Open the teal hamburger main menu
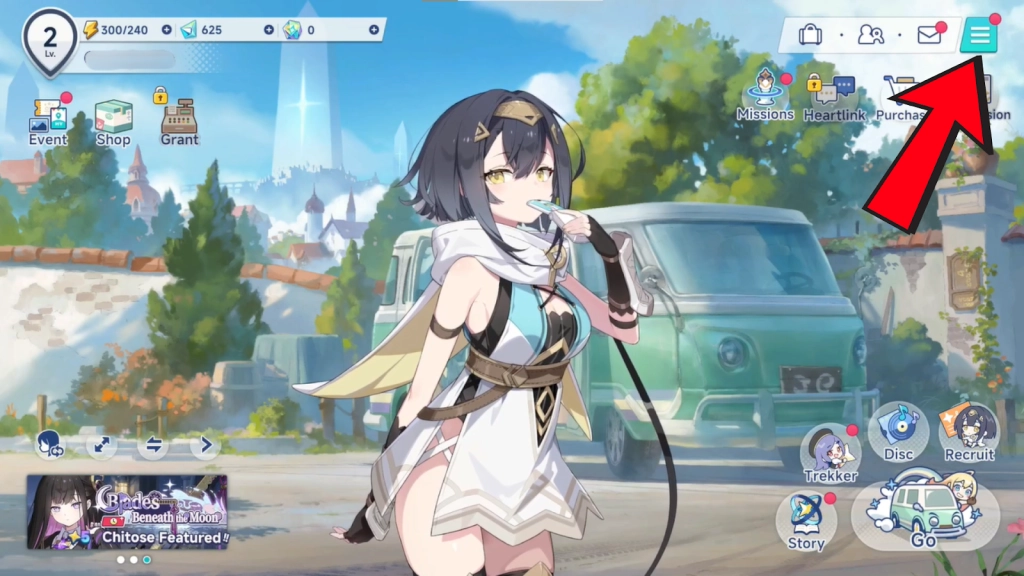1024x576 pixels. click(979, 36)
